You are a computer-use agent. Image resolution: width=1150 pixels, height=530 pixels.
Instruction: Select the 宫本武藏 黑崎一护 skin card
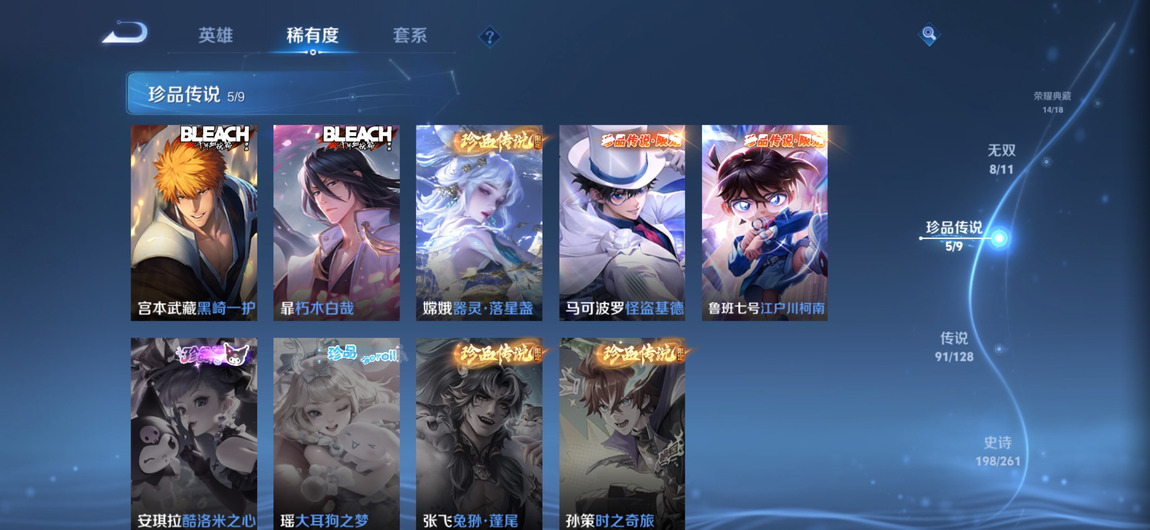pyautogui.click(x=194, y=222)
